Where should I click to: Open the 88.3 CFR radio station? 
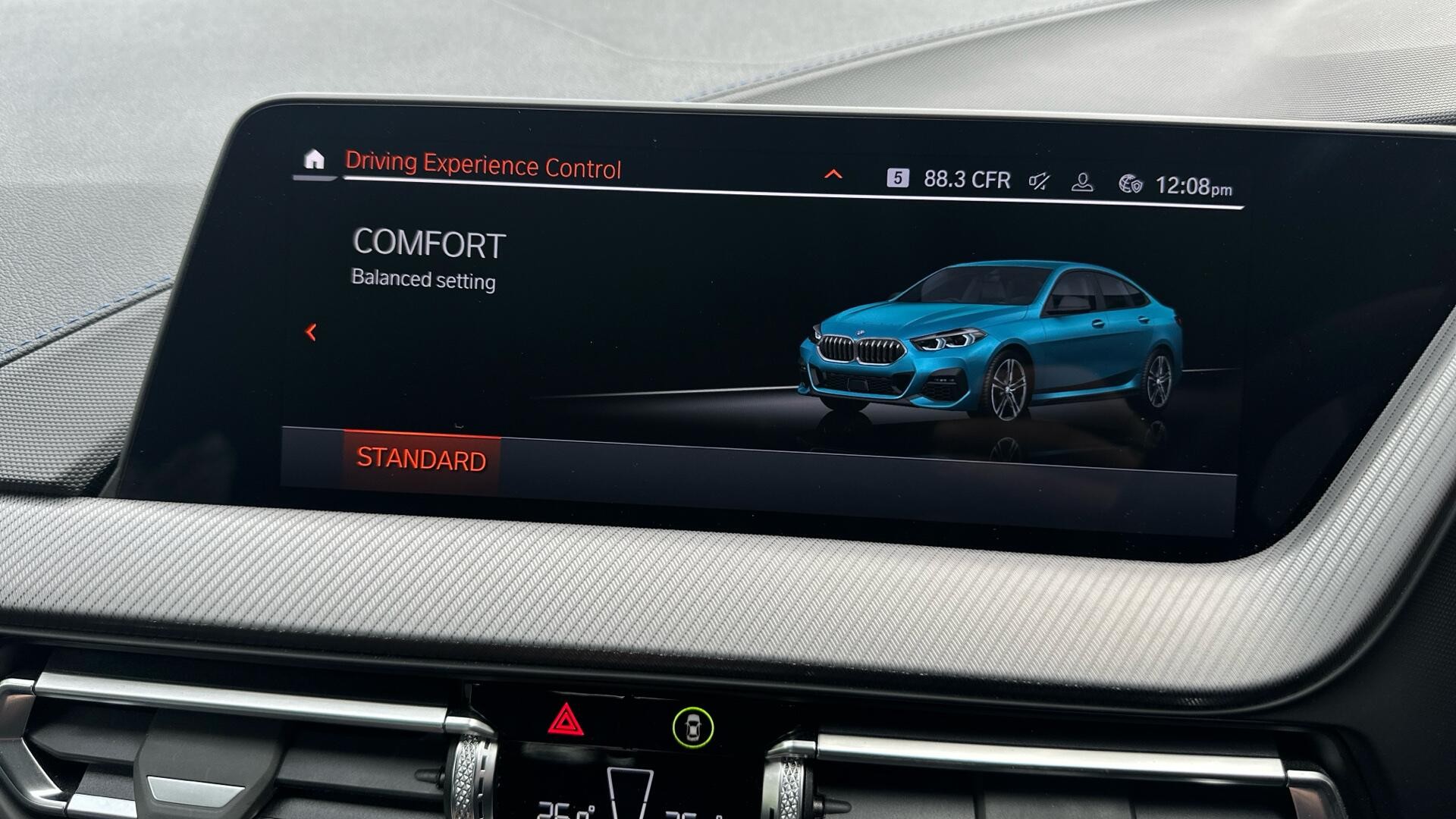(x=967, y=180)
